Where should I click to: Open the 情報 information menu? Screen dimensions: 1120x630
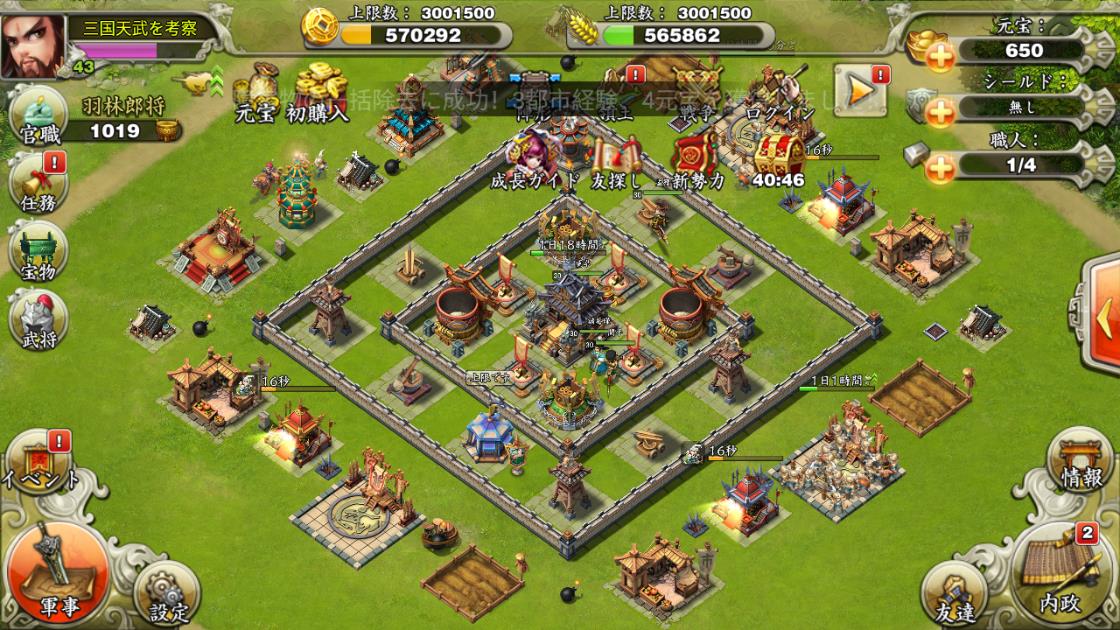click(1080, 465)
